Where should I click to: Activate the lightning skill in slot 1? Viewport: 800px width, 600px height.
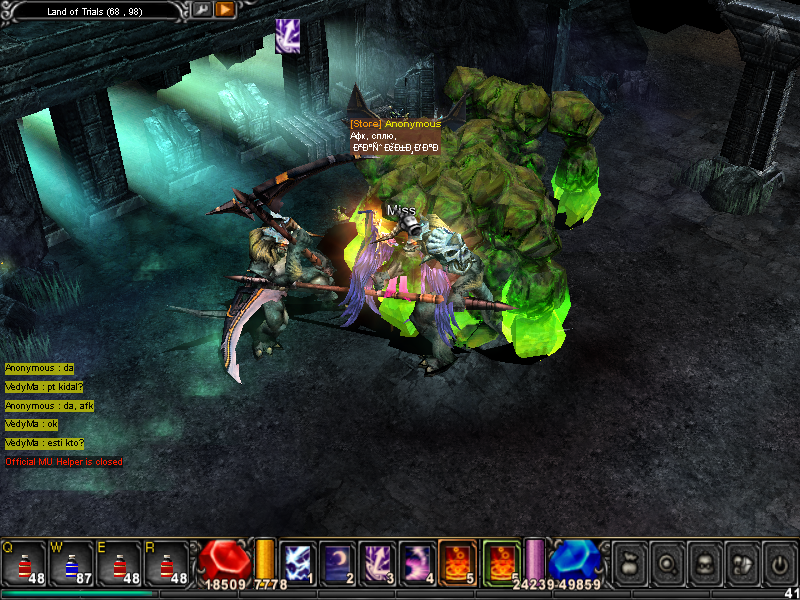297,562
